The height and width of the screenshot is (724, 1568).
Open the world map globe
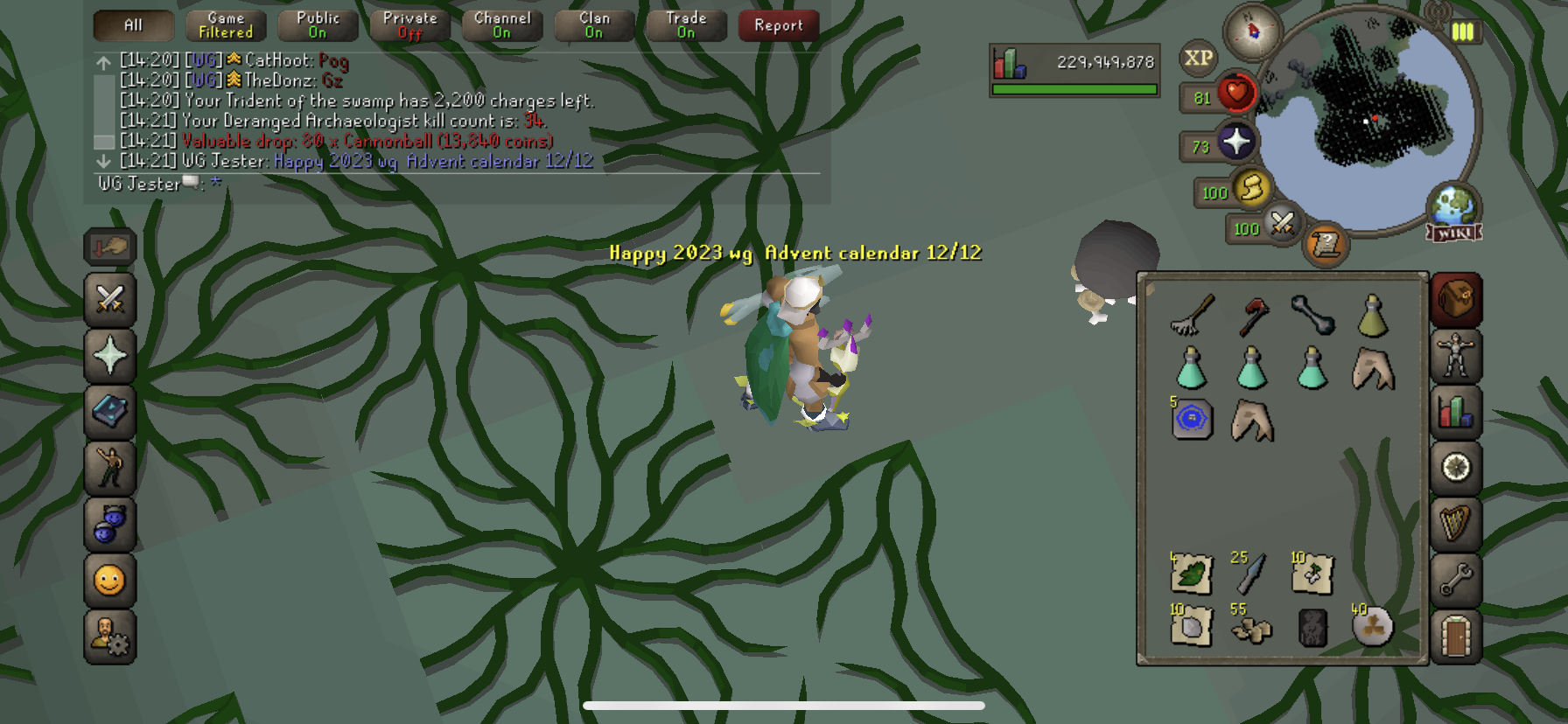coord(1453,208)
